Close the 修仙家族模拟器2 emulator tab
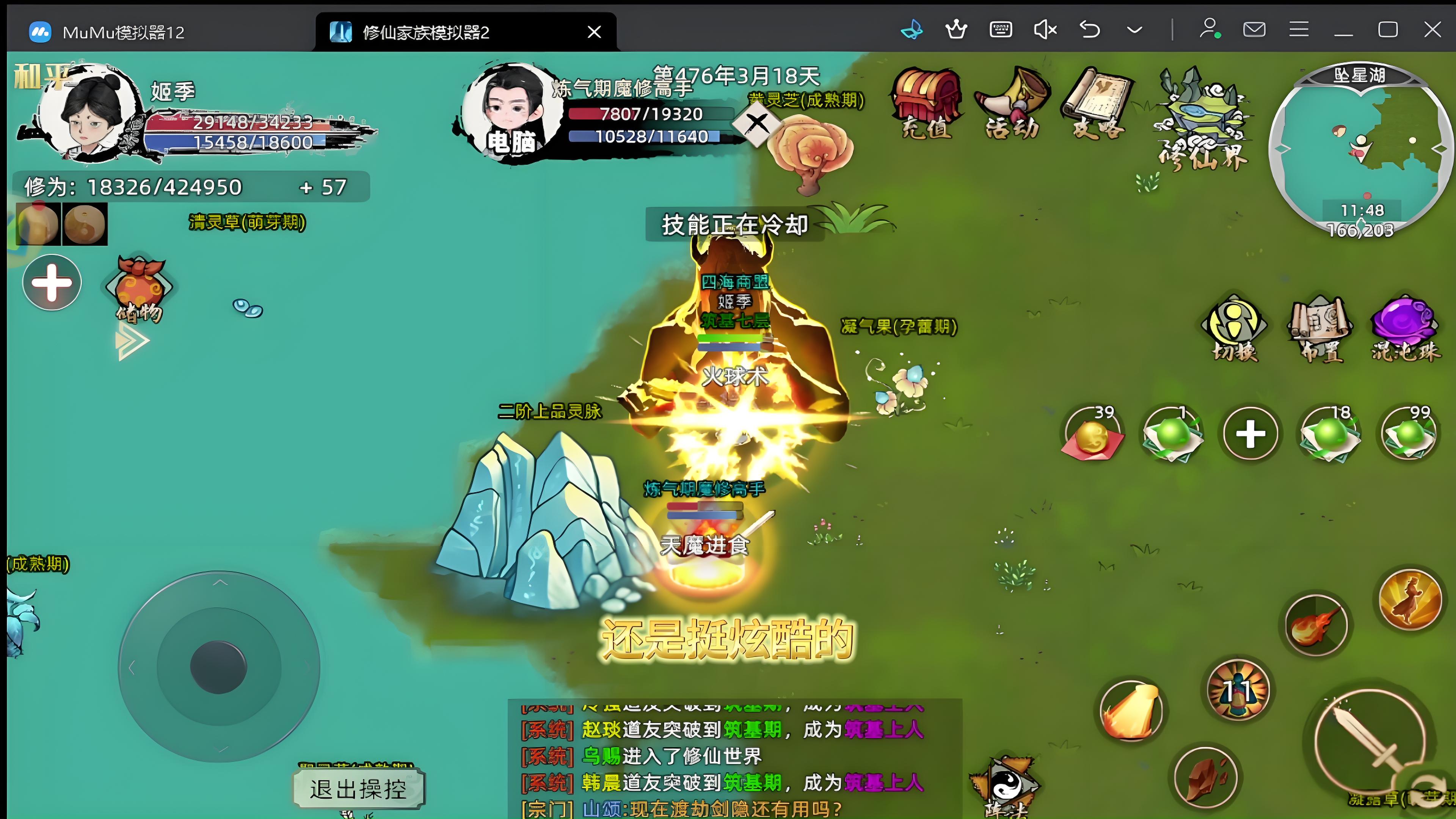 pos(594,31)
